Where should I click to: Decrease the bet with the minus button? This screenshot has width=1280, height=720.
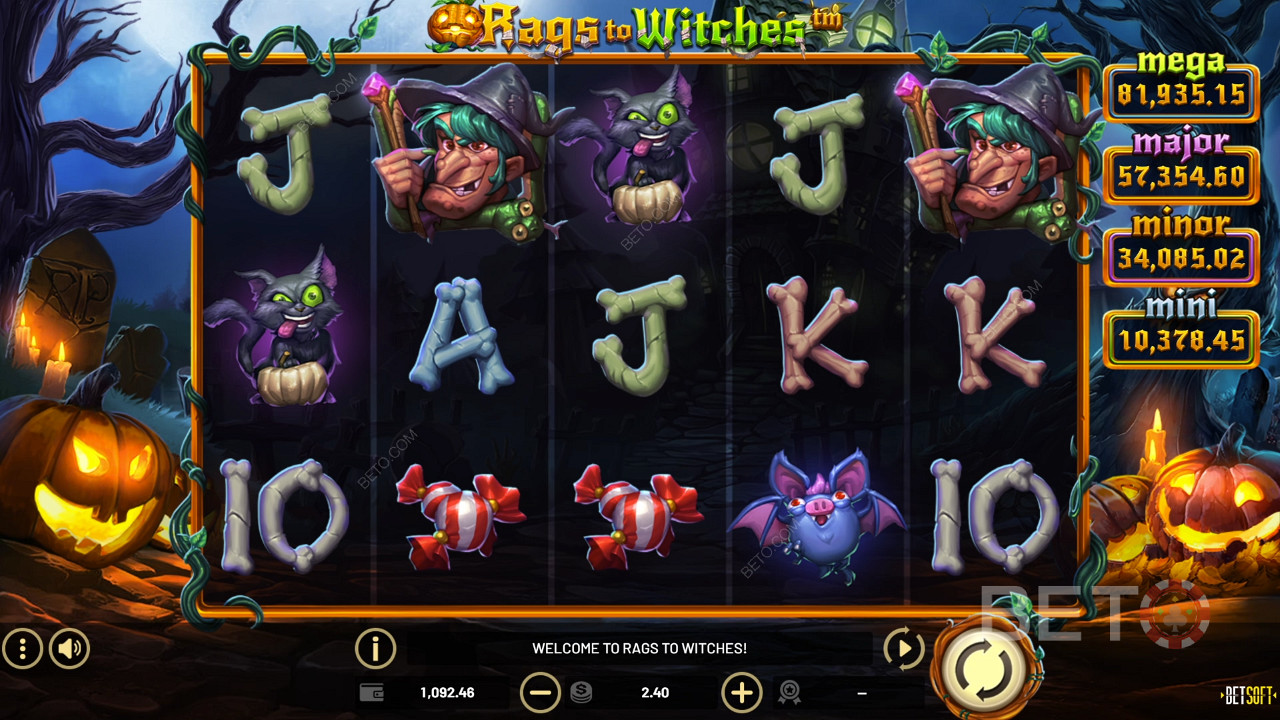540,692
